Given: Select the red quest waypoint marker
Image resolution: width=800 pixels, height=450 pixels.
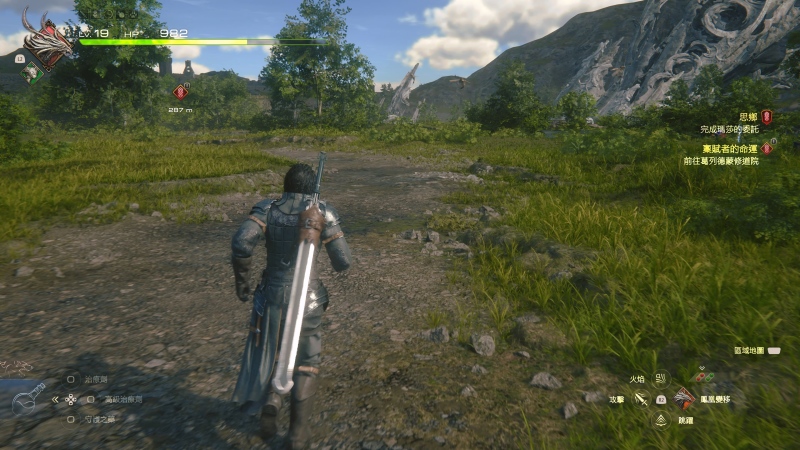Looking at the screenshot, I should click(x=180, y=92).
